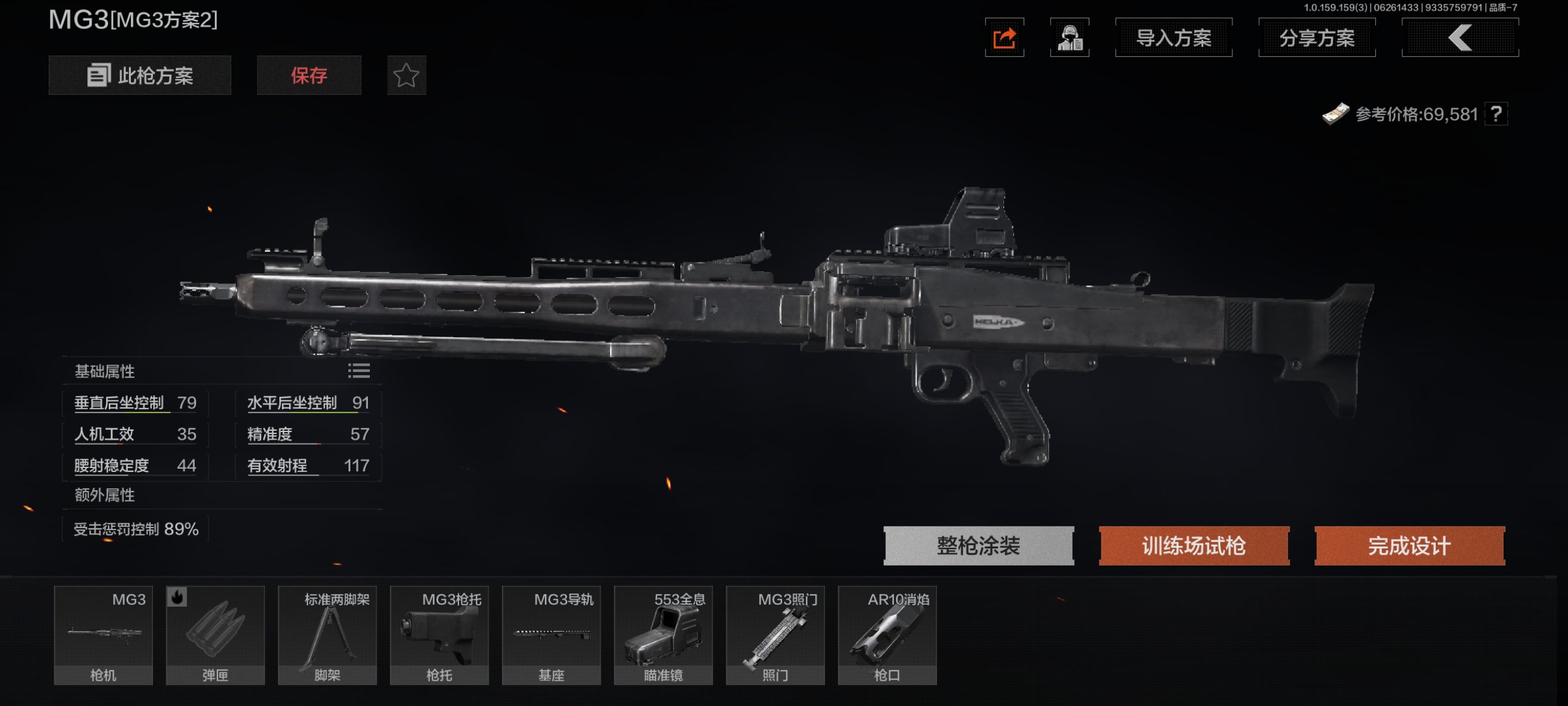Finish the build with 完成设计
1568x706 pixels.
1409,545
